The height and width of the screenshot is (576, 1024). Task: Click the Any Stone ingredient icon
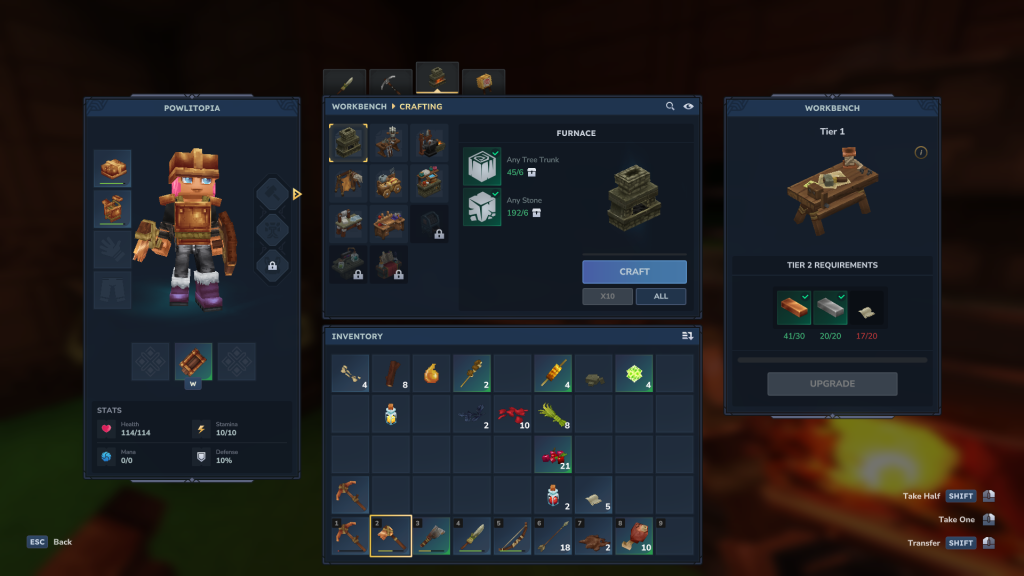(x=481, y=207)
